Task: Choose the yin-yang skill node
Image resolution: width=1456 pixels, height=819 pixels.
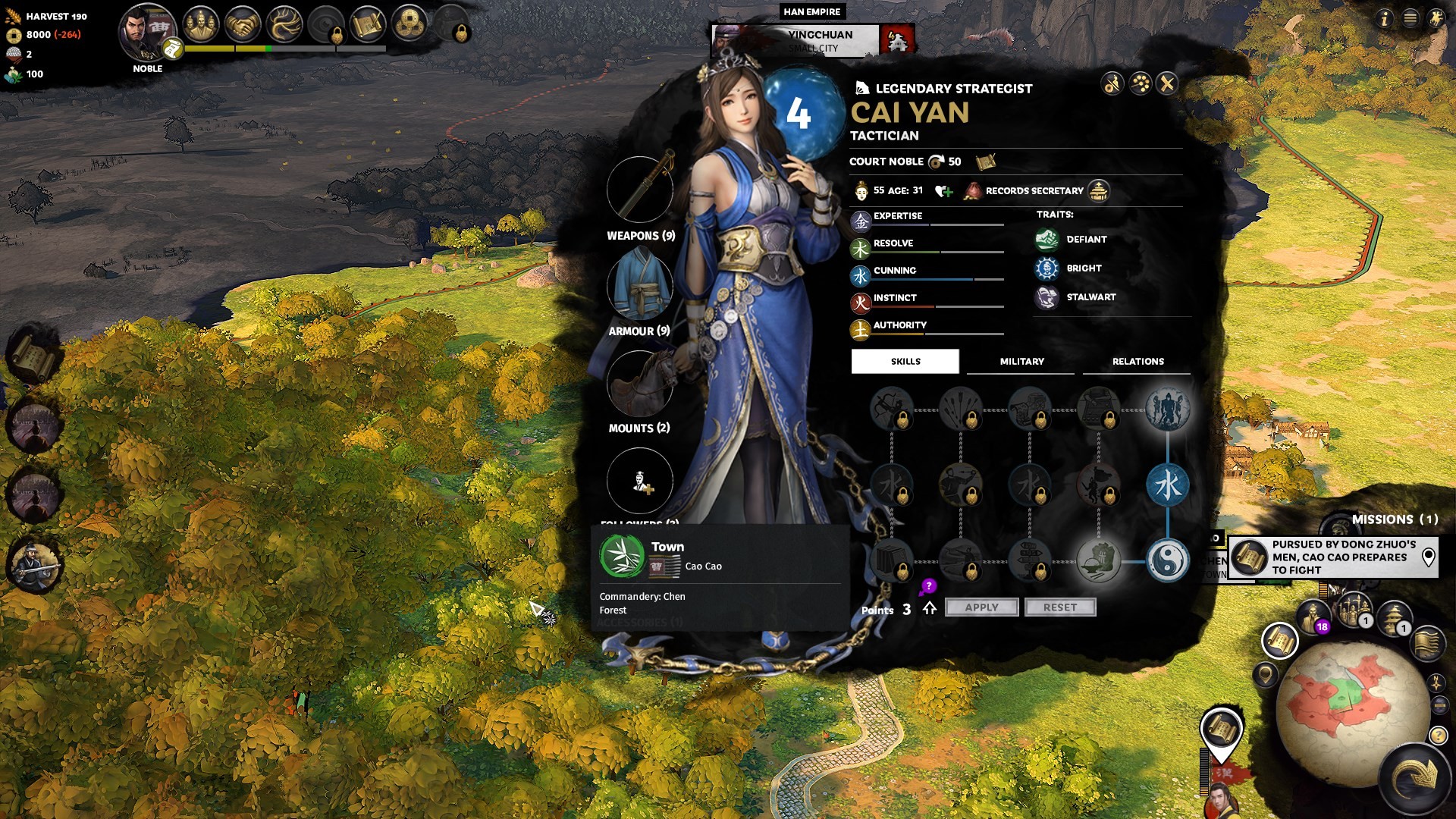Action: (1168, 561)
